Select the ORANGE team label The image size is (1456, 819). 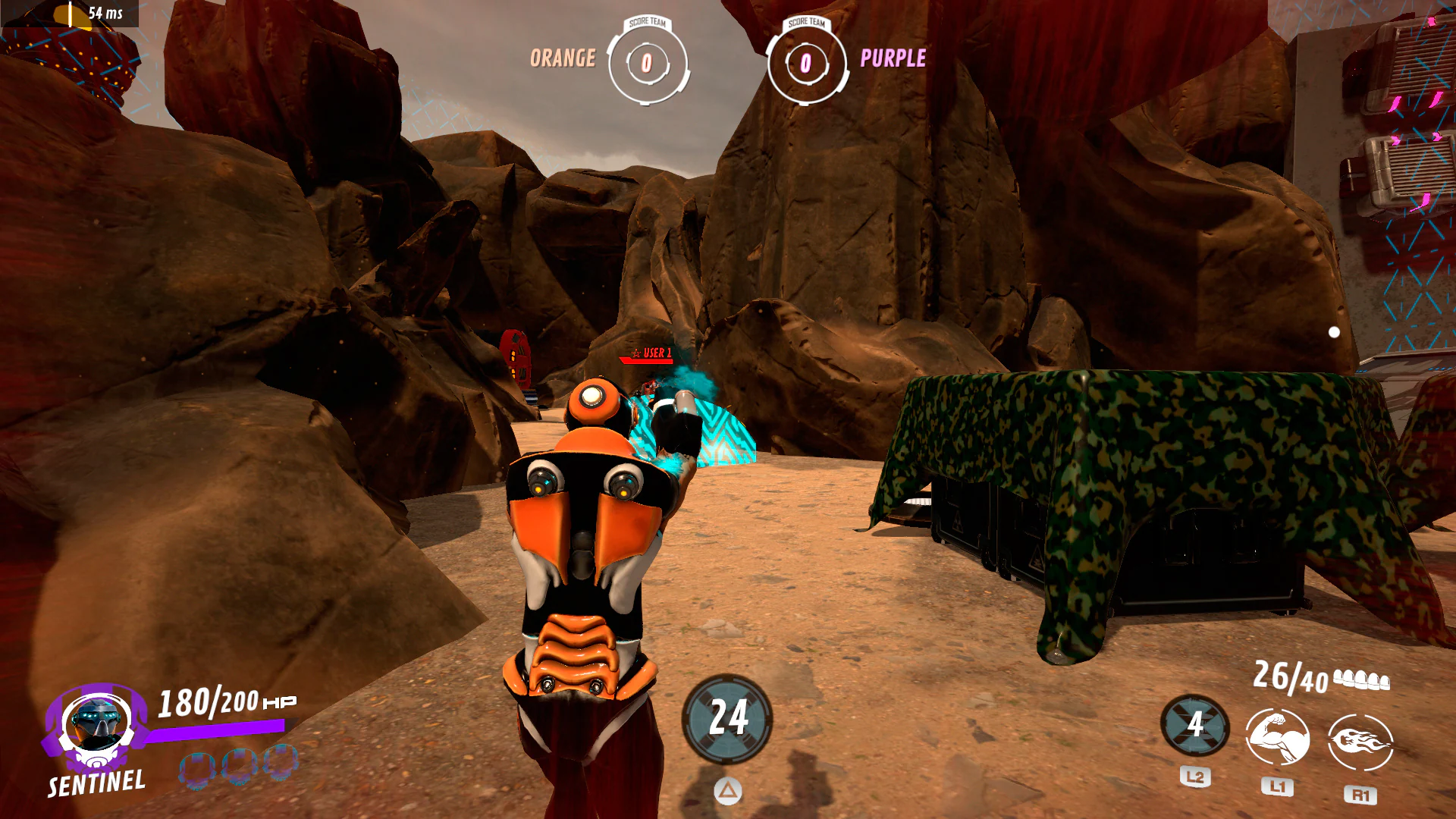pos(563,57)
